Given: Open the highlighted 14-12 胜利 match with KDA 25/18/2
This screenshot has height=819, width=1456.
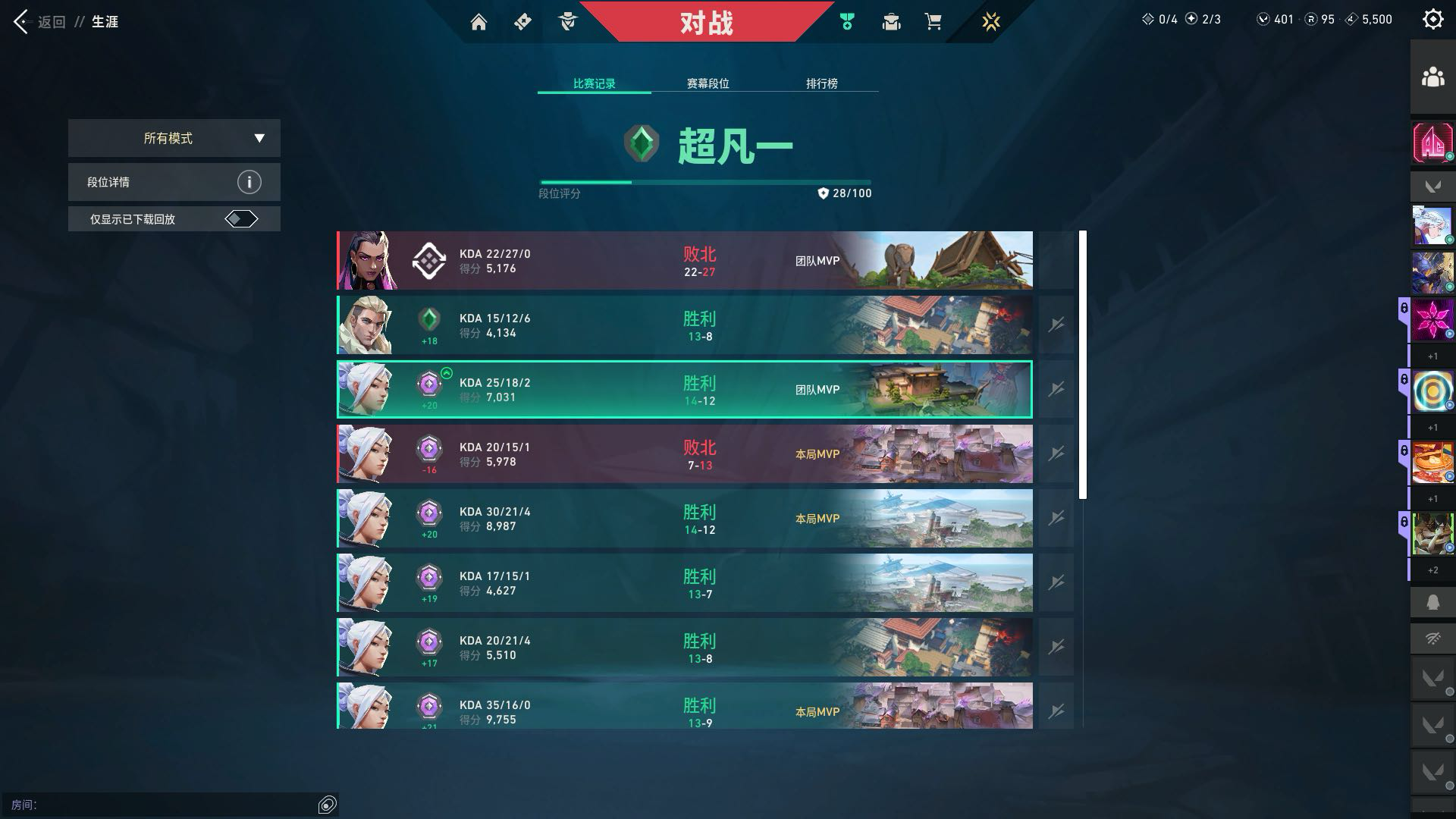Looking at the screenshot, I should pyautogui.click(x=684, y=390).
